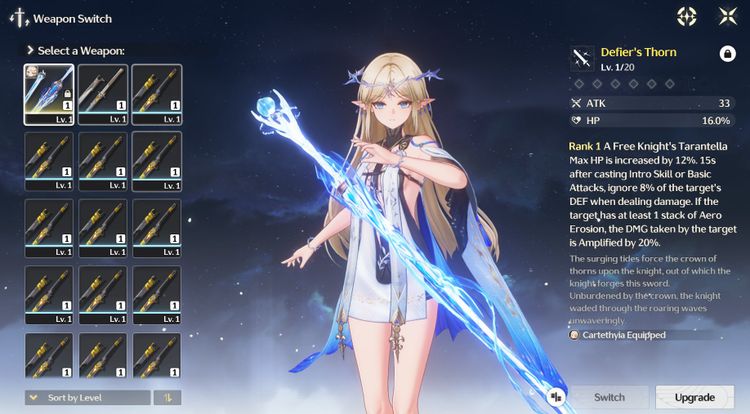Upgrade the Defier's Thorn weapon

(x=694, y=397)
